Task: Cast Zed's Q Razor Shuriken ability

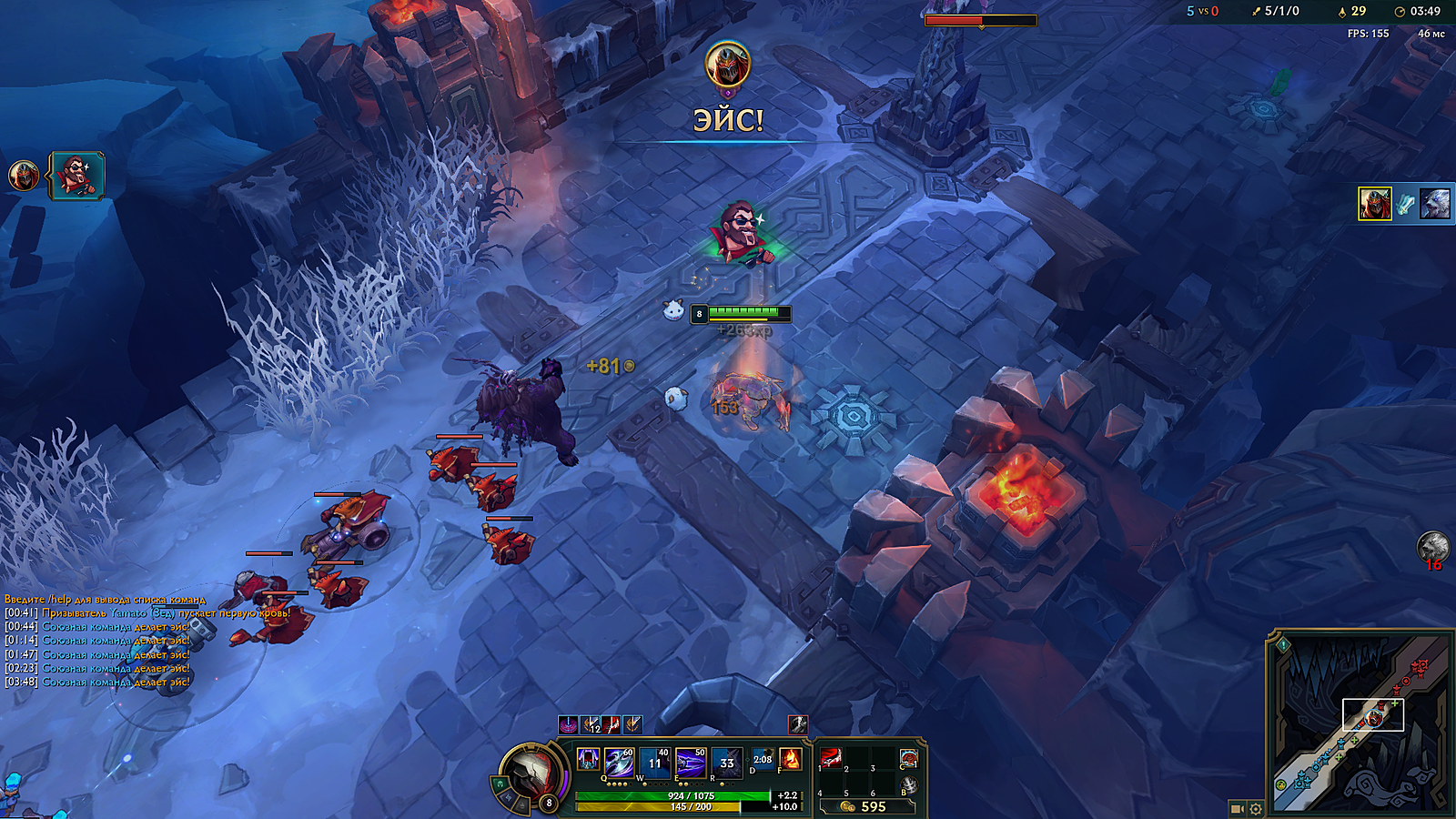Action: pos(619,762)
